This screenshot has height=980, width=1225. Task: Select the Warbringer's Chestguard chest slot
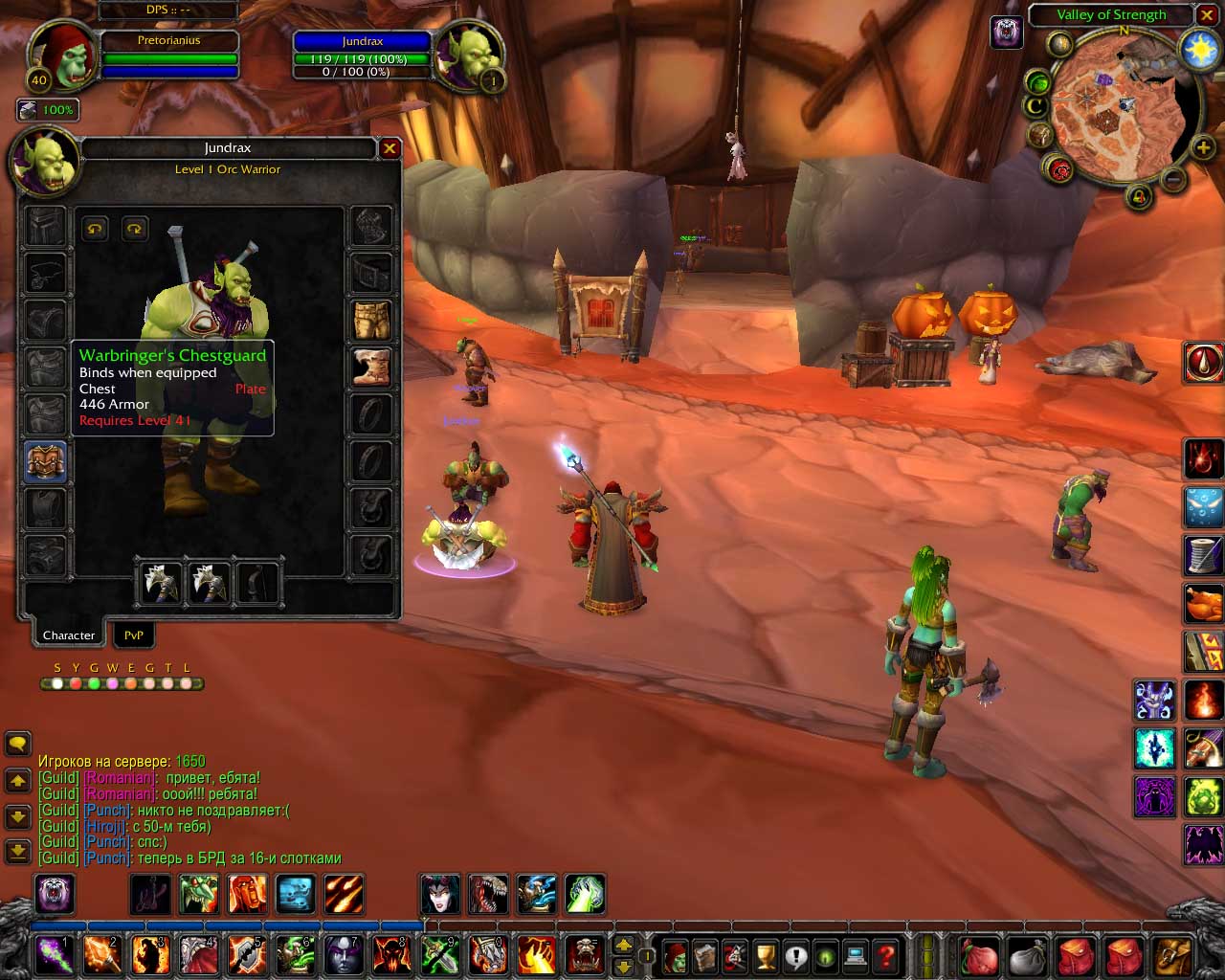click(45, 463)
